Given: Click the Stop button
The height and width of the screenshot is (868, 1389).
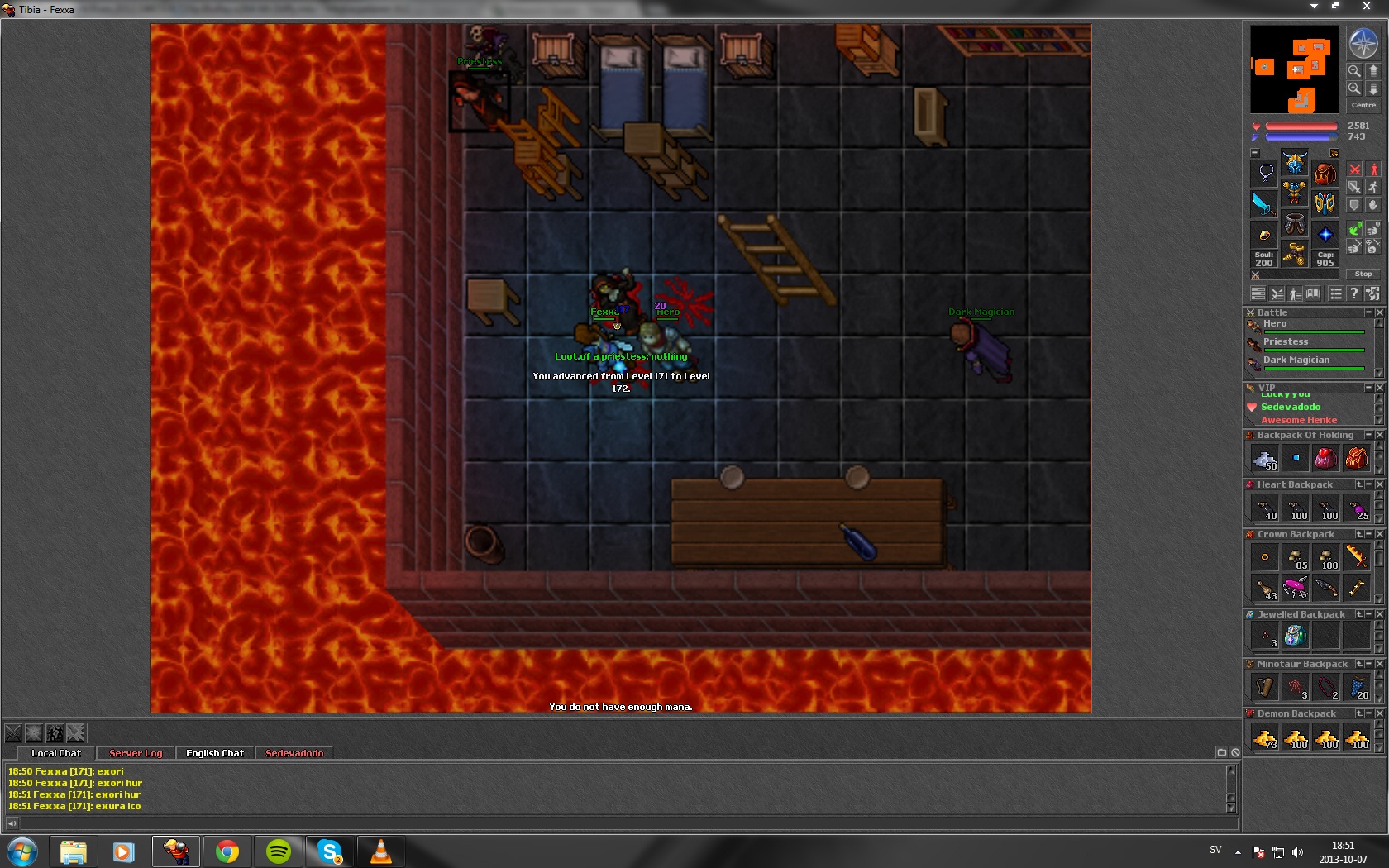Looking at the screenshot, I should 1363,274.
